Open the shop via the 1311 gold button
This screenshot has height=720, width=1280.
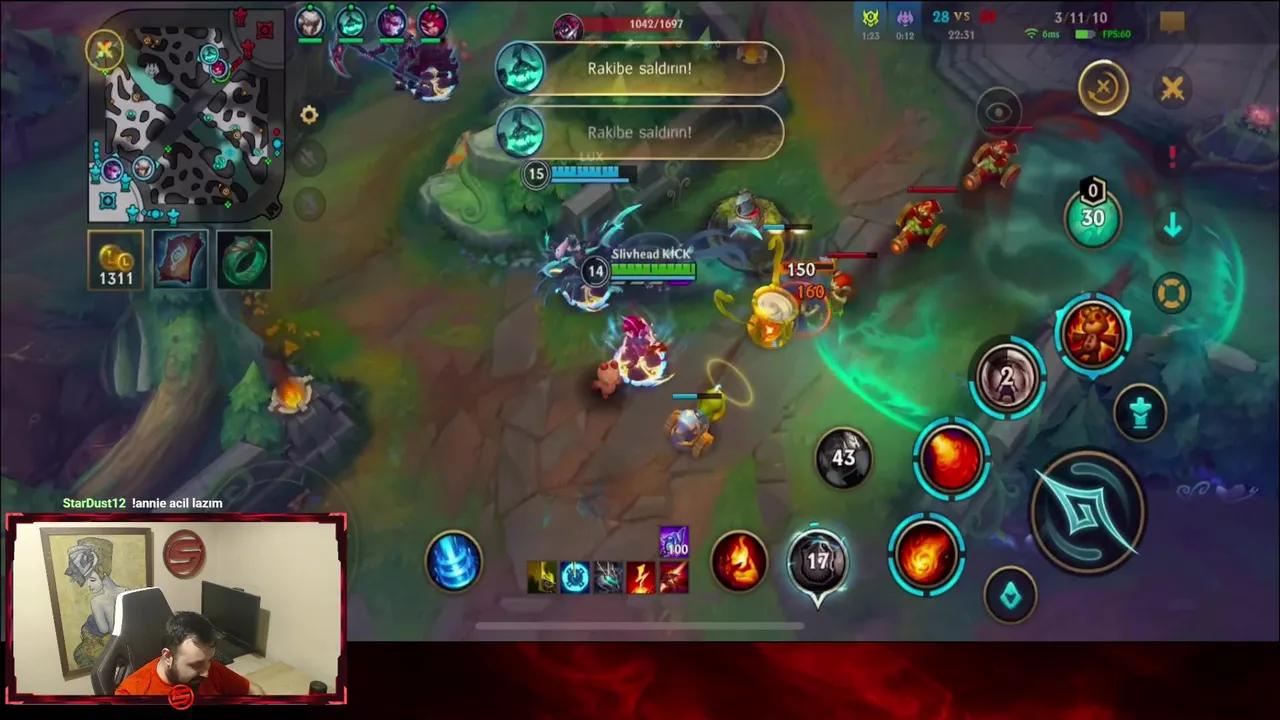point(114,260)
